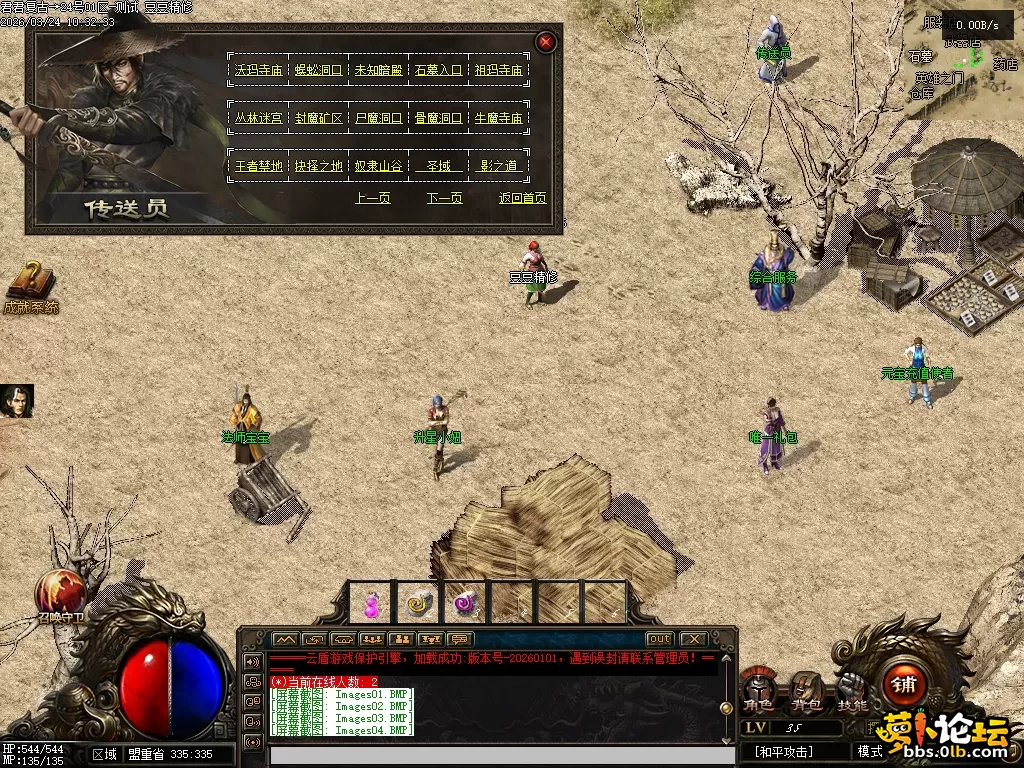The width and height of the screenshot is (1024, 768).
Task: Open the backpack (背包) panel
Action: point(806,689)
